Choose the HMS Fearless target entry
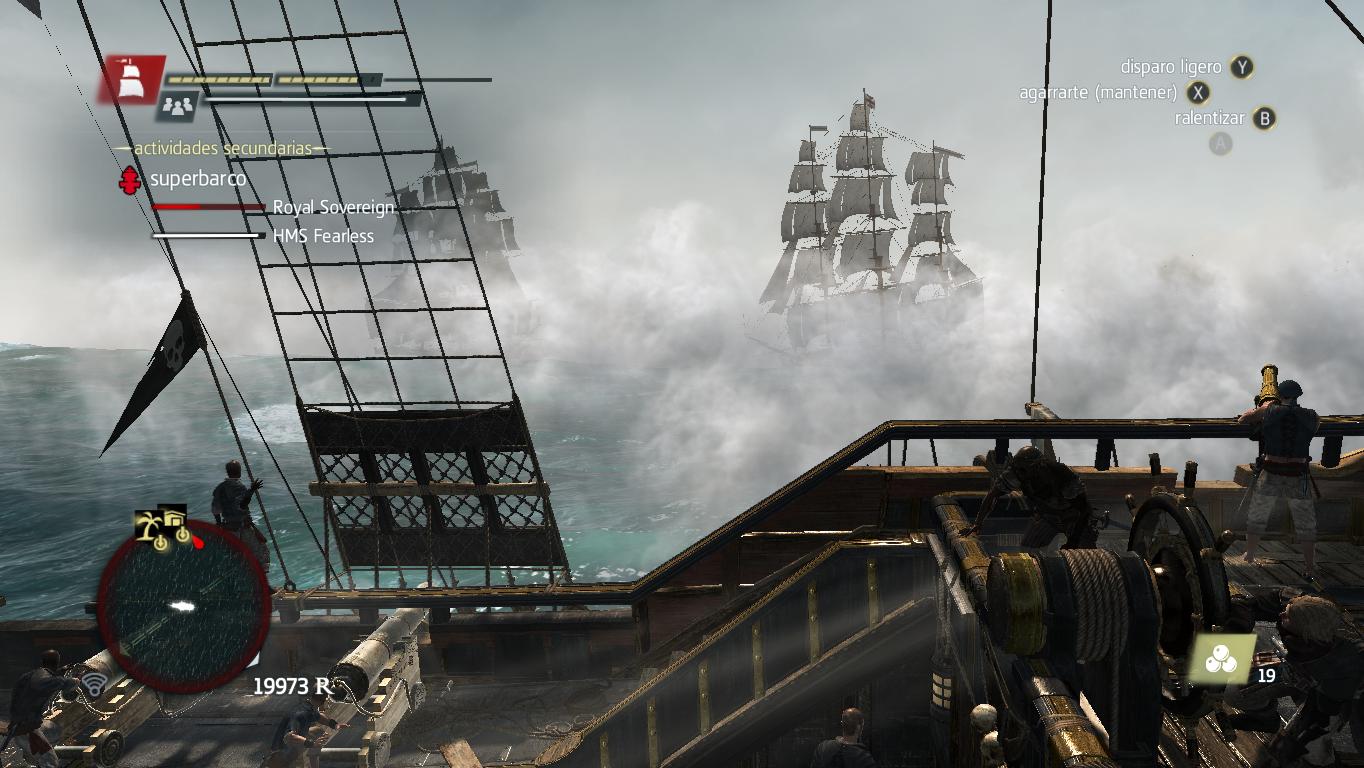Image resolution: width=1364 pixels, height=768 pixels. [323, 236]
